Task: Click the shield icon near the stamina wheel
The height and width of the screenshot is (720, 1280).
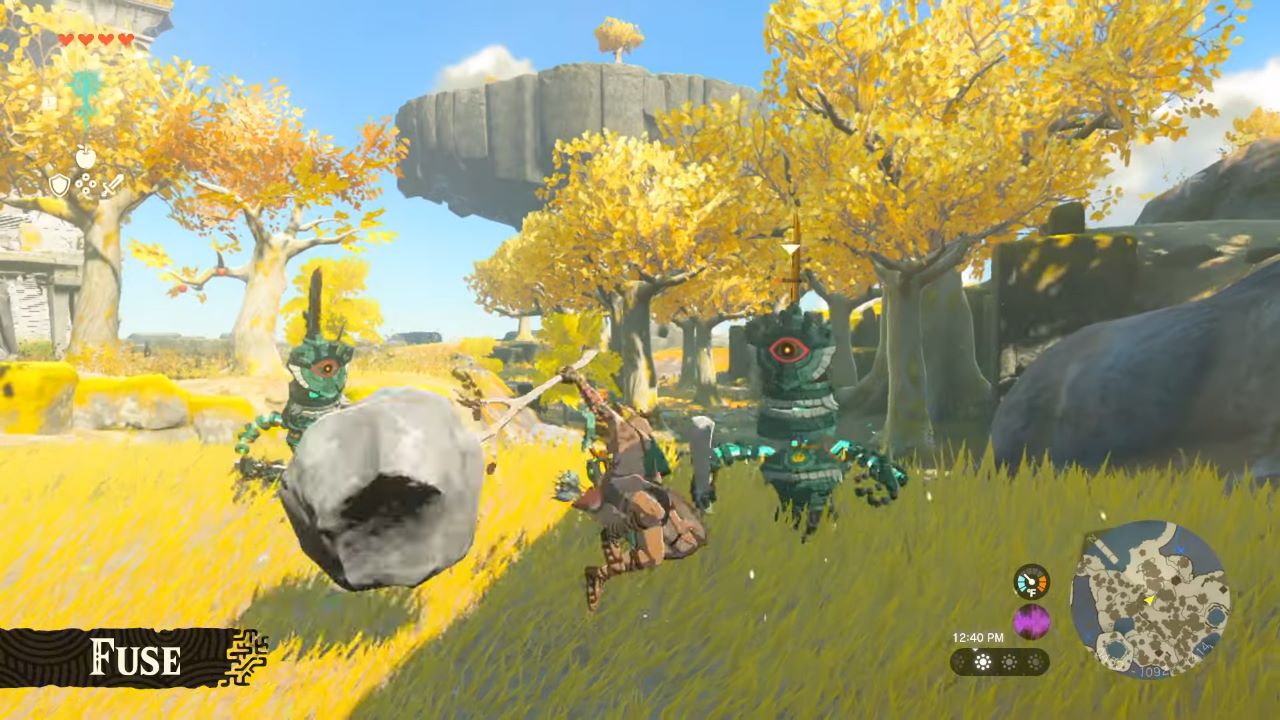Action: point(60,185)
